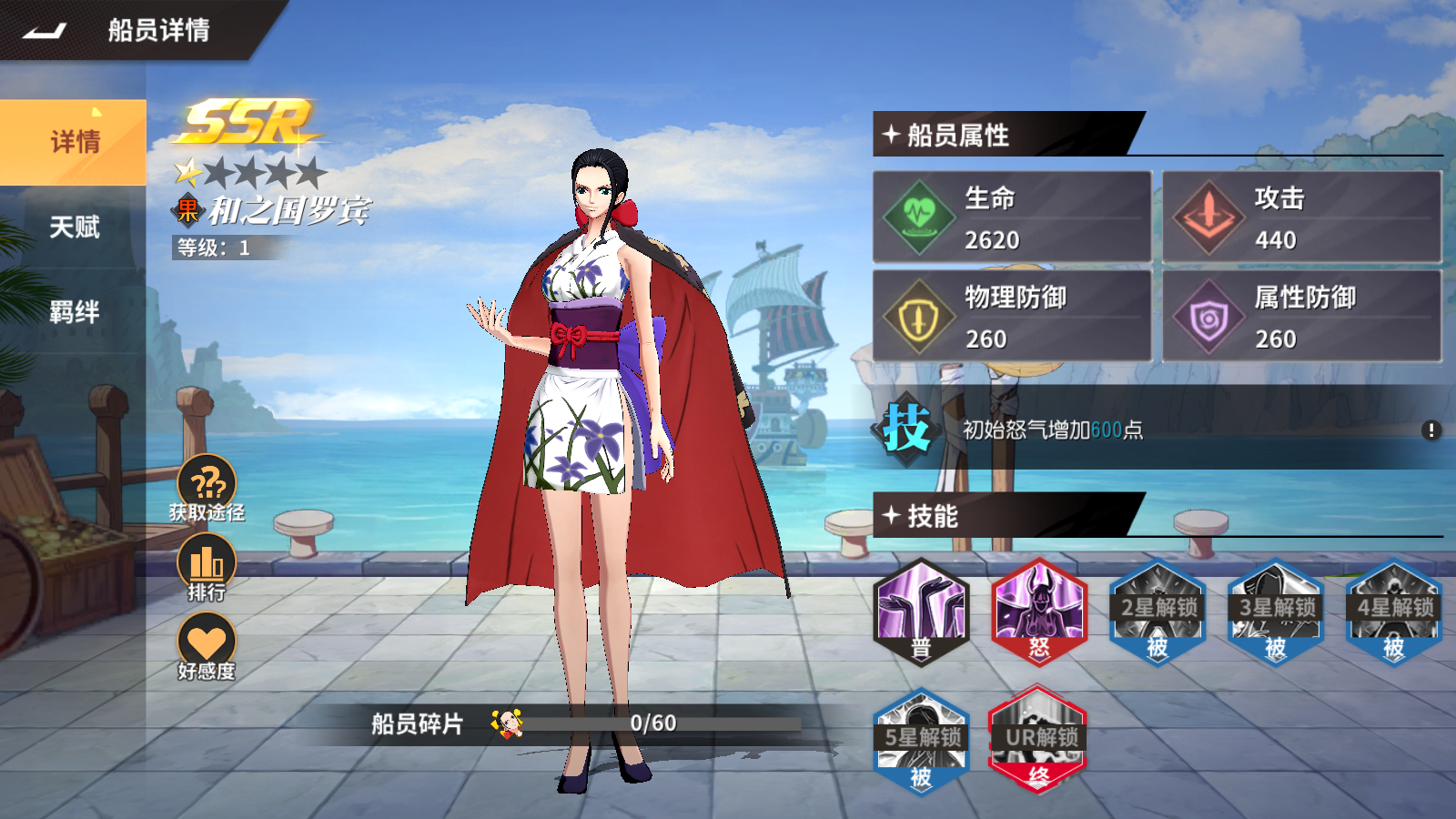This screenshot has height=819, width=1456.
Task: Open the 好感度 affection heart button
Action: pyautogui.click(x=207, y=644)
